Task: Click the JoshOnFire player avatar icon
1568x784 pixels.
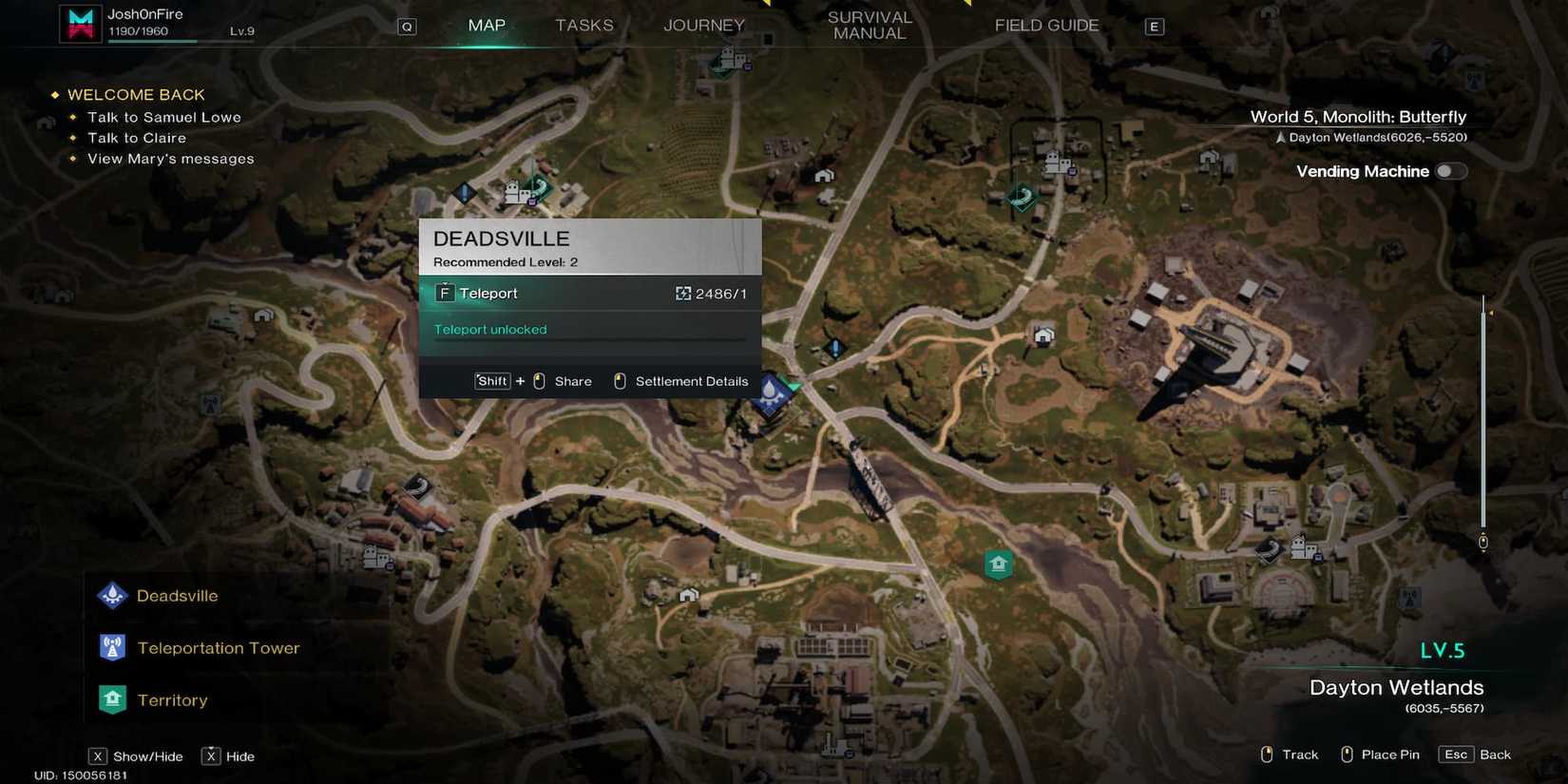Action: [80, 22]
